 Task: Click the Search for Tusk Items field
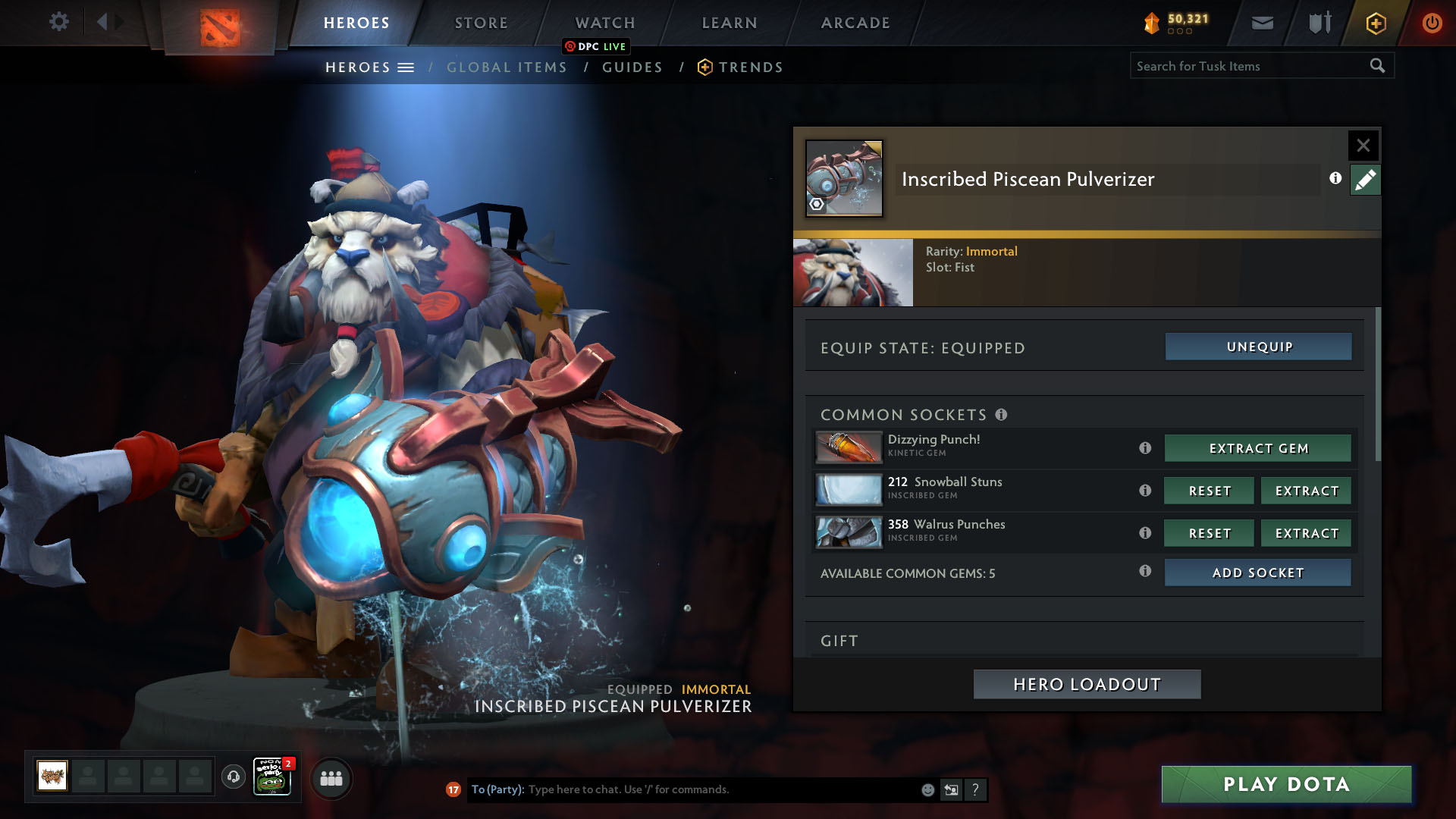coord(1247,66)
